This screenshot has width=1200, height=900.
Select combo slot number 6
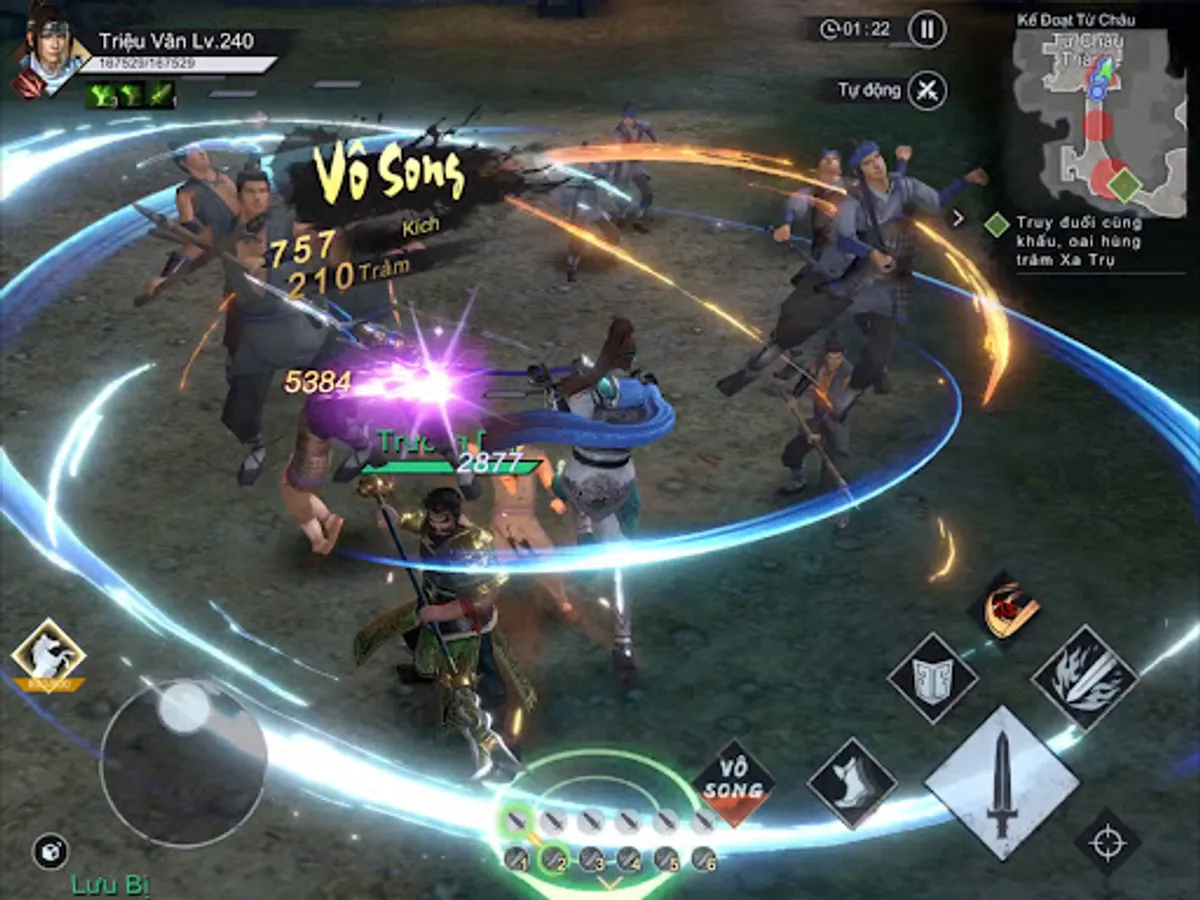(x=704, y=859)
